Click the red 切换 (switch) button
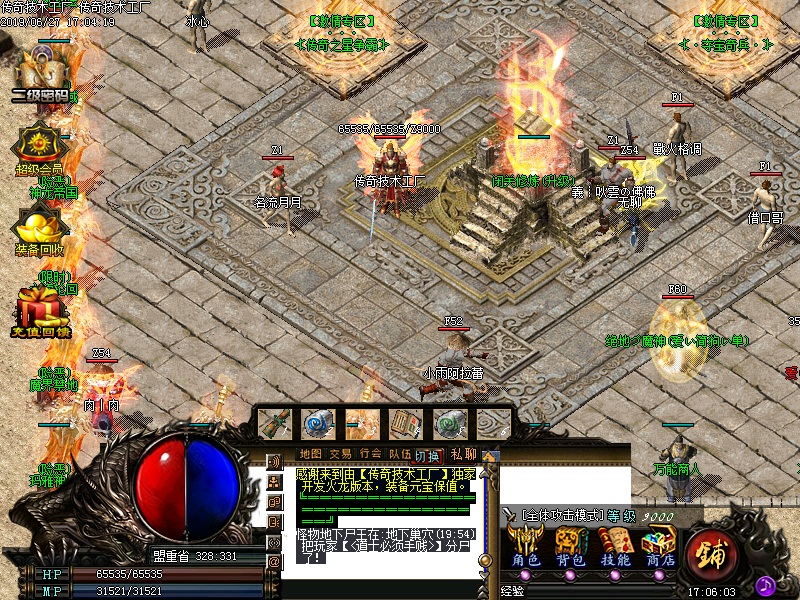Viewport: 800px width, 600px height. 428,455
